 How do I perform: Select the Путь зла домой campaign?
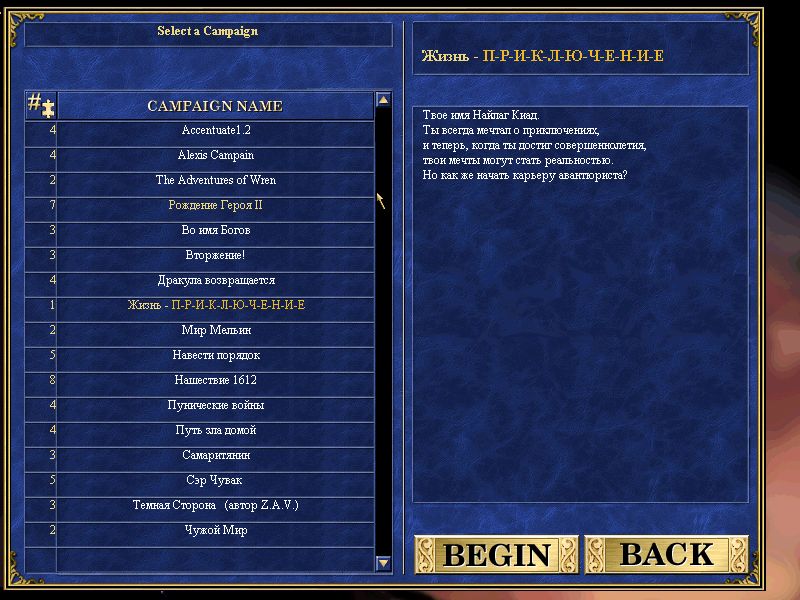[x=215, y=431]
